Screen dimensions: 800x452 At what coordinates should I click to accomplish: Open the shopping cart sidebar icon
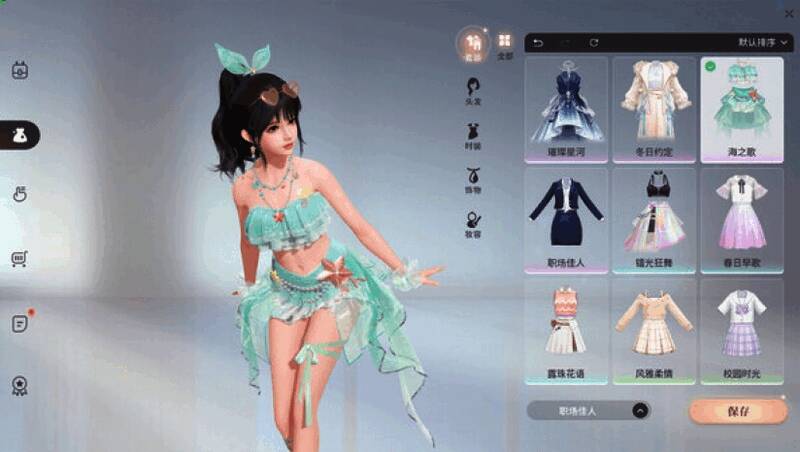(19, 259)
